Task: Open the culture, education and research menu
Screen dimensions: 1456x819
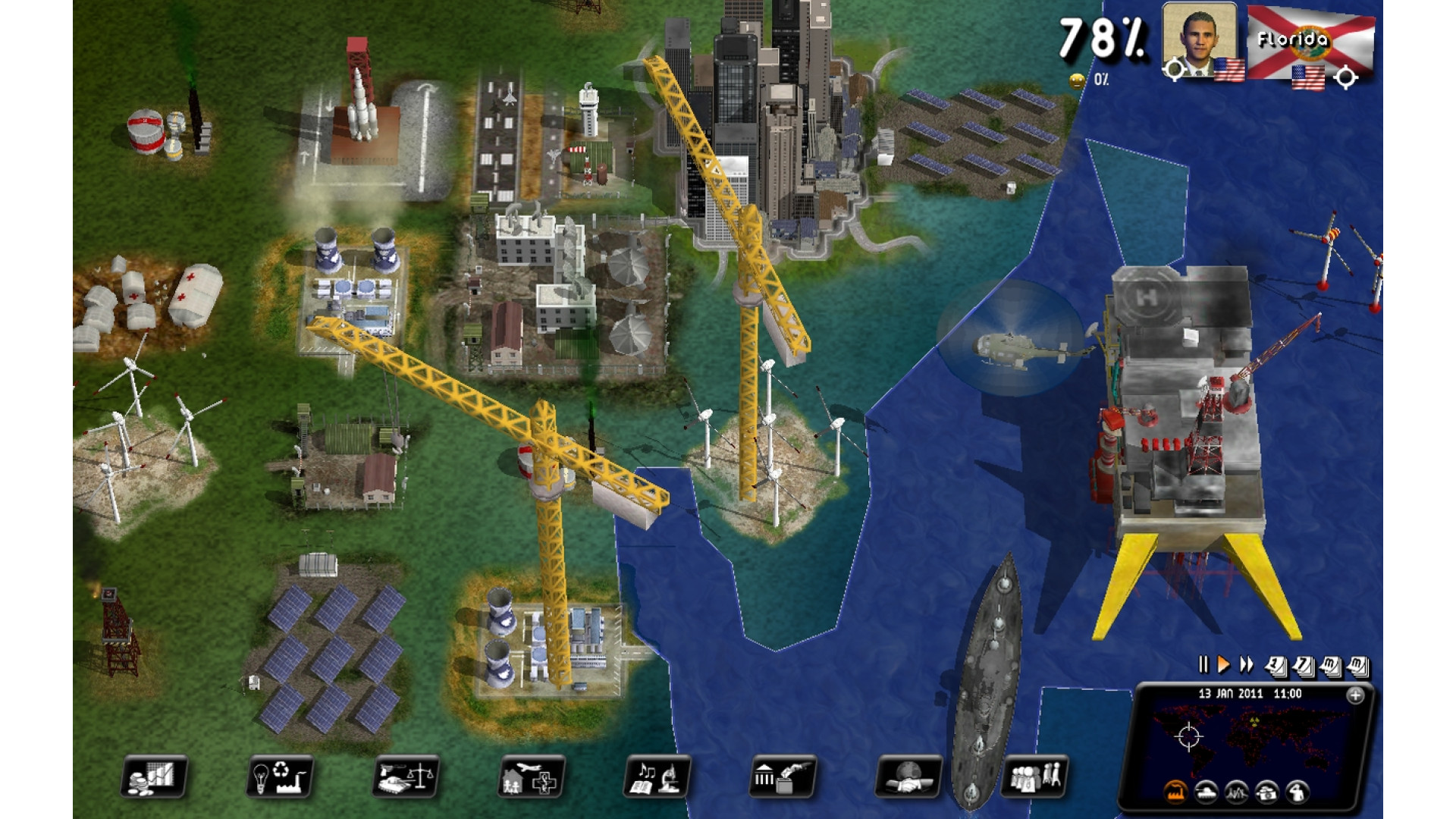Action: pos(657,777)
